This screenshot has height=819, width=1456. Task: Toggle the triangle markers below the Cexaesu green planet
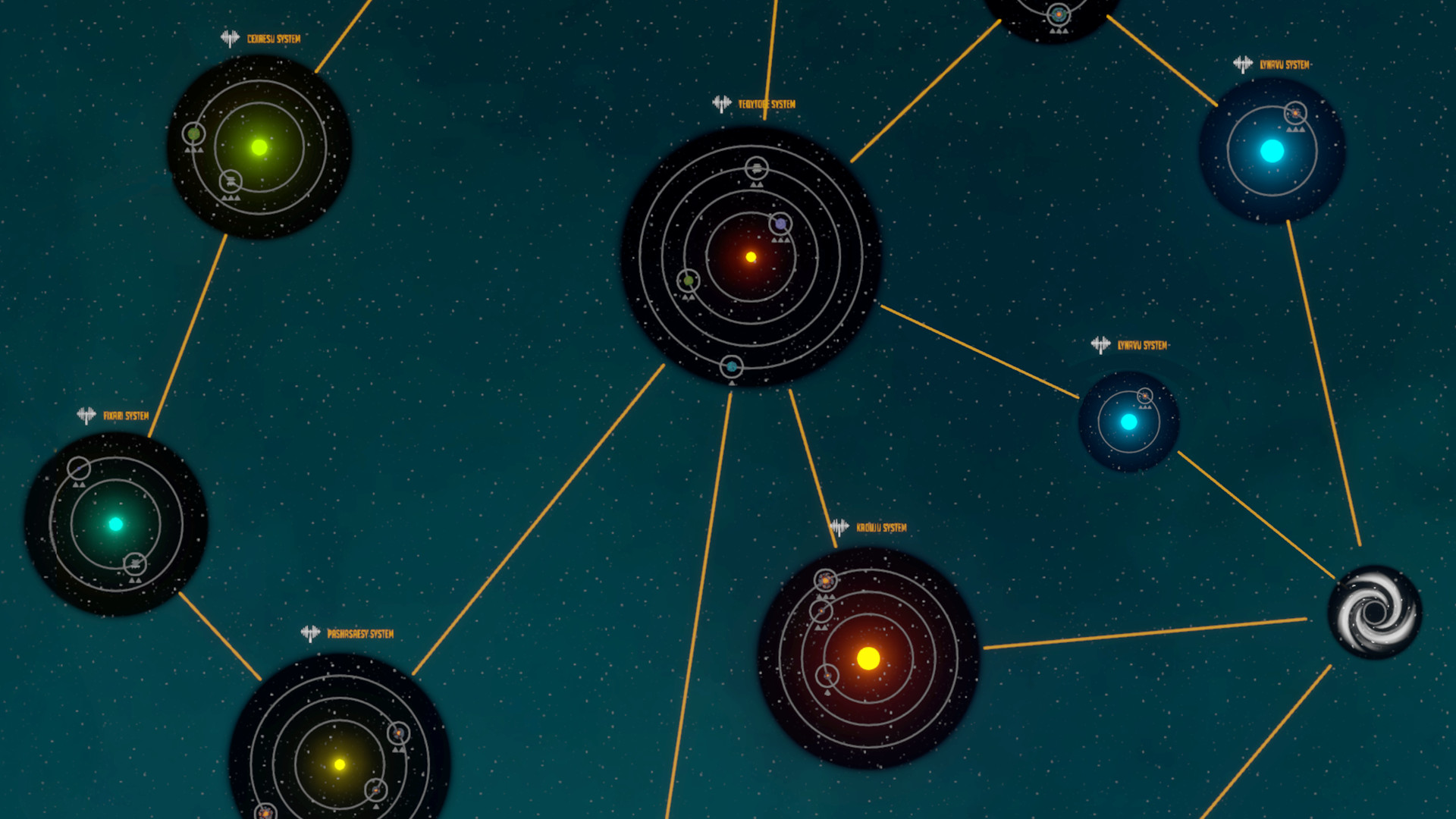pyautogui.click(x=193, y=151)
